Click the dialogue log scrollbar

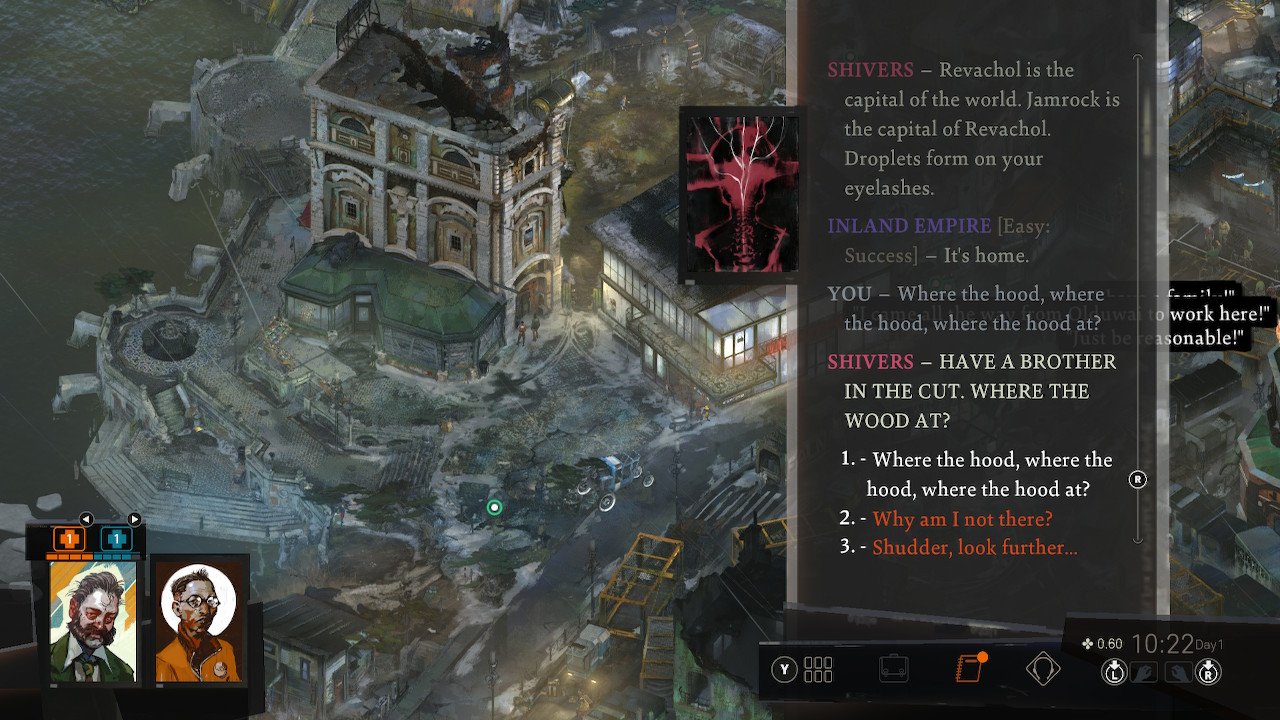1137,300
